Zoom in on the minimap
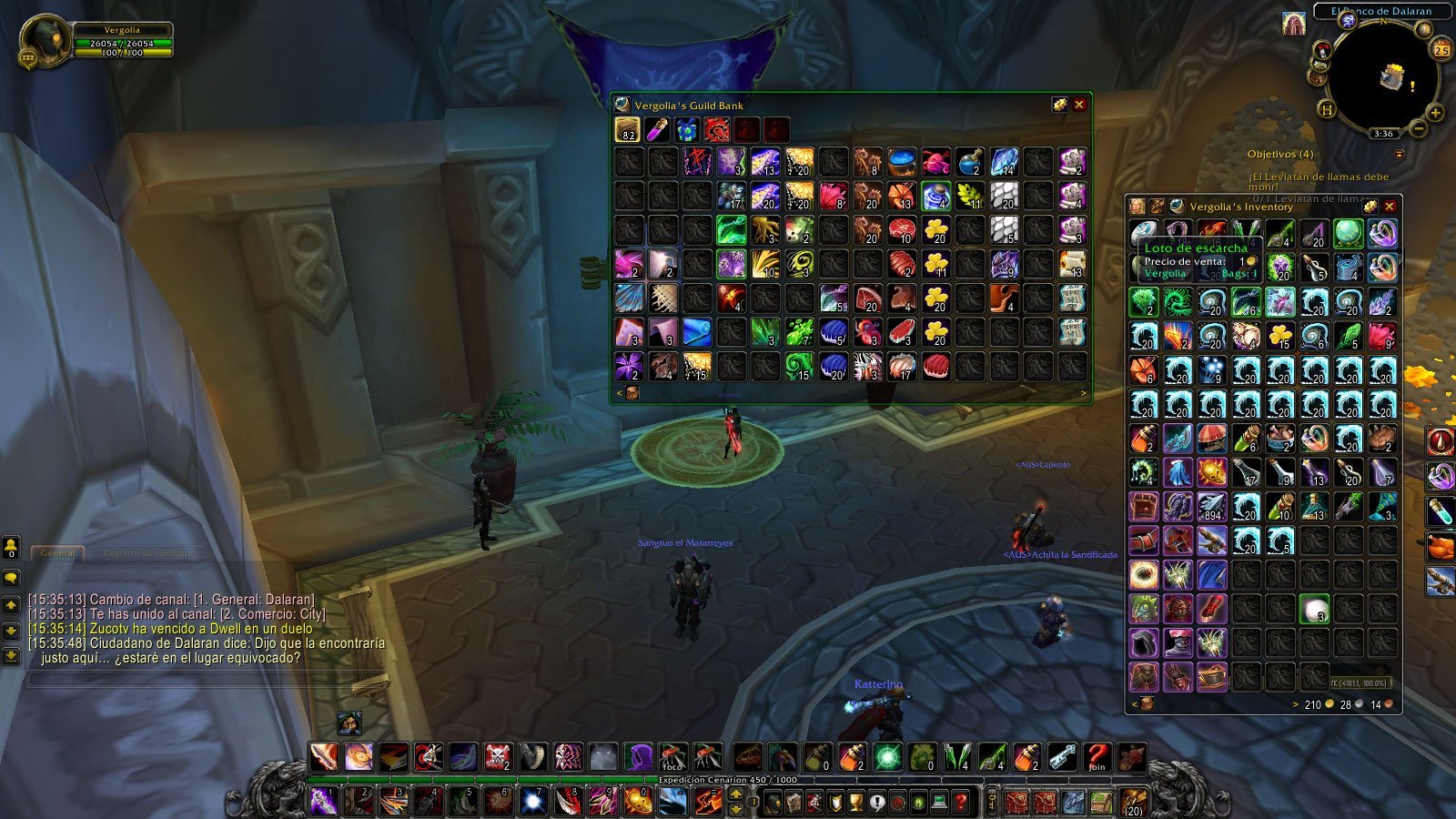 [x=1435, y=114]
